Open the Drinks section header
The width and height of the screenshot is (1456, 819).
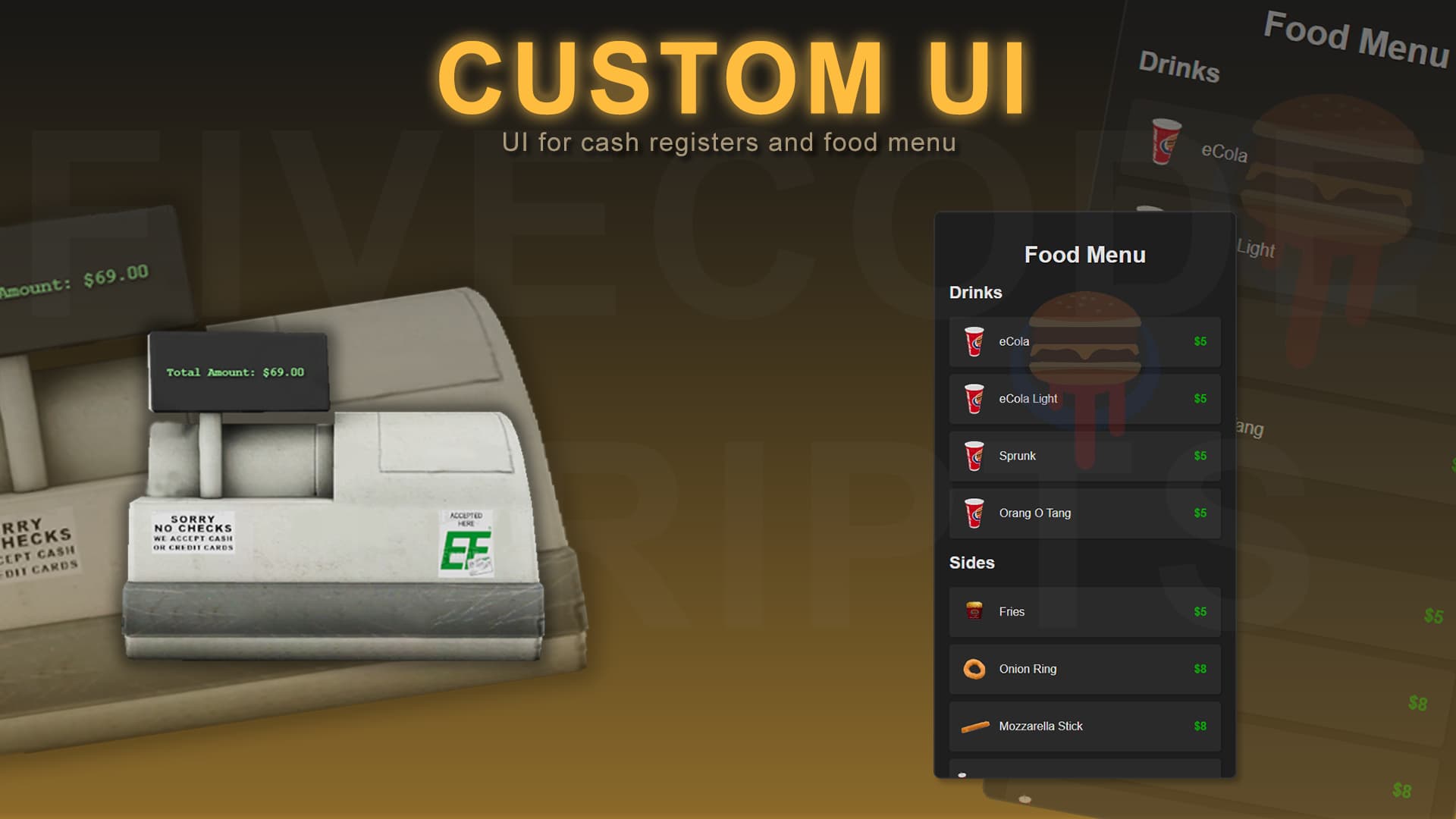(977, 293)
